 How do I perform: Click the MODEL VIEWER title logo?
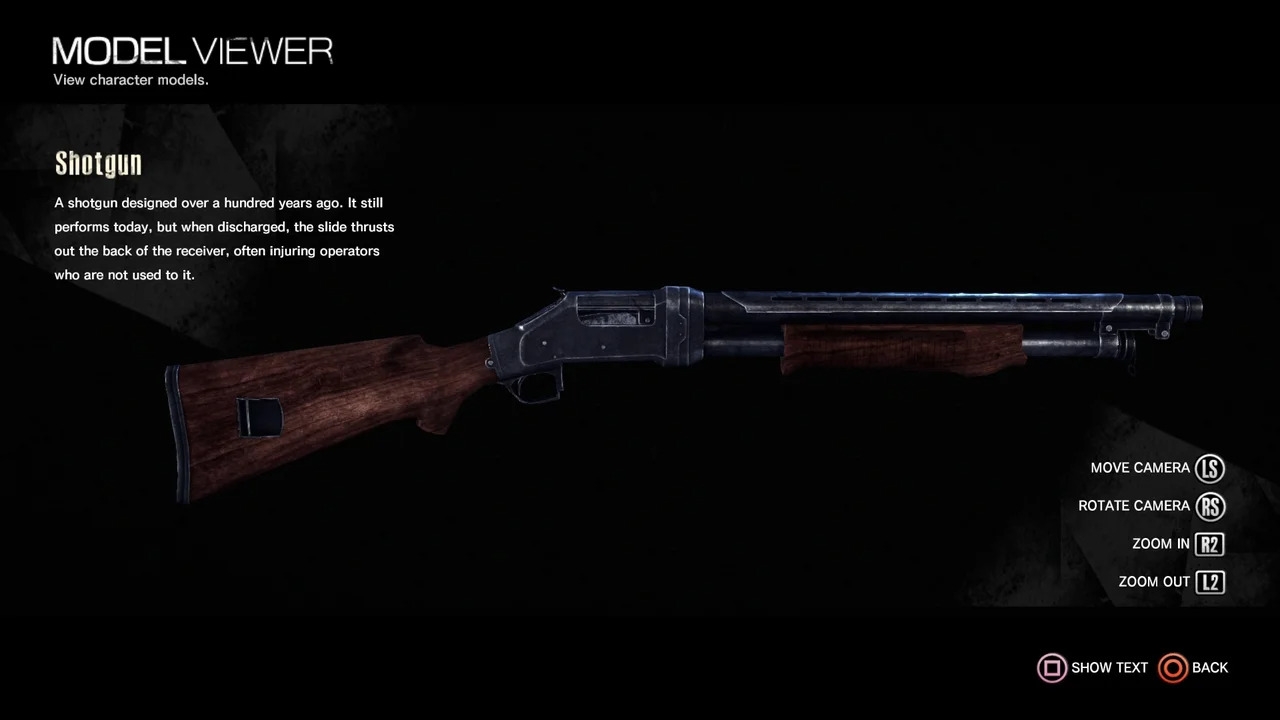coord(192,50)
